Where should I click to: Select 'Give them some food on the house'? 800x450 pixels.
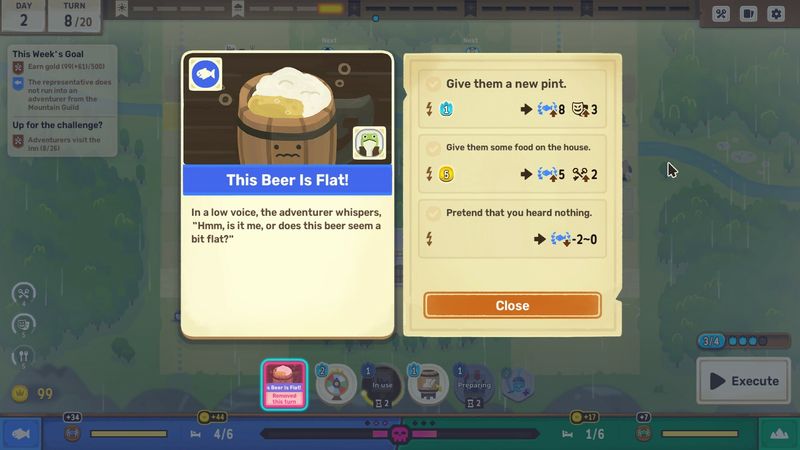point(512,160)
